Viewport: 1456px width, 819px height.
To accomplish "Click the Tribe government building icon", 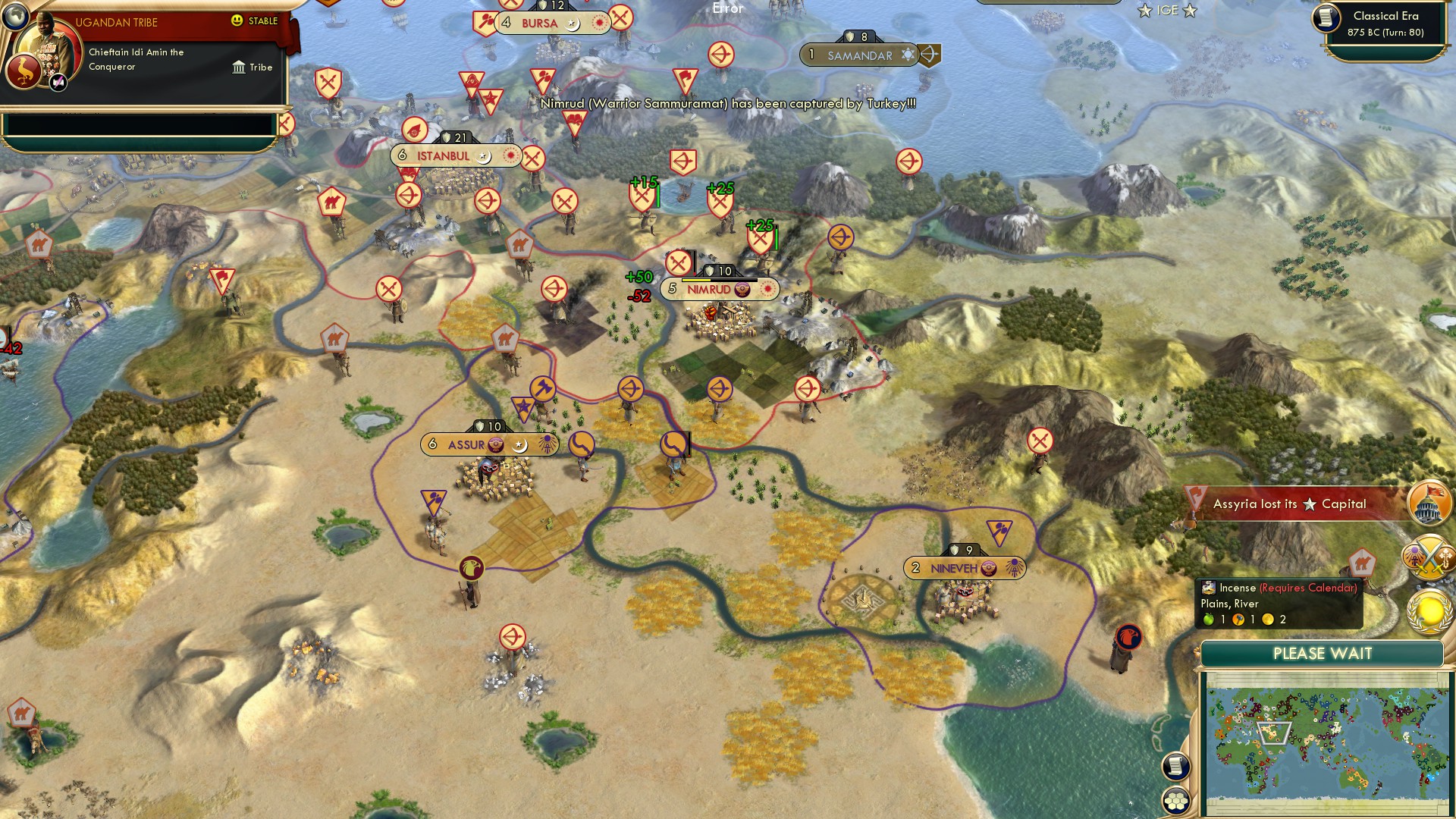I will click(x=237, y=67).
